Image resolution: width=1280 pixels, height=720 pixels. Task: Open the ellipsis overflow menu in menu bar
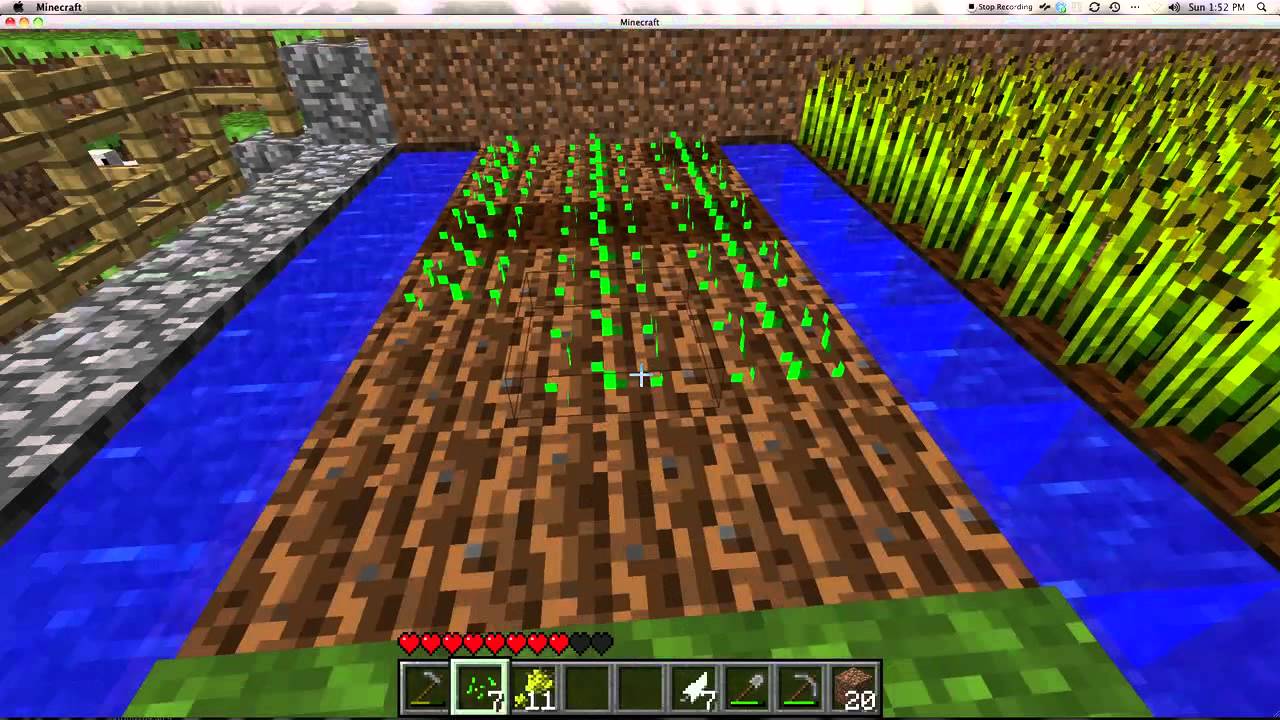[1134, 8]
